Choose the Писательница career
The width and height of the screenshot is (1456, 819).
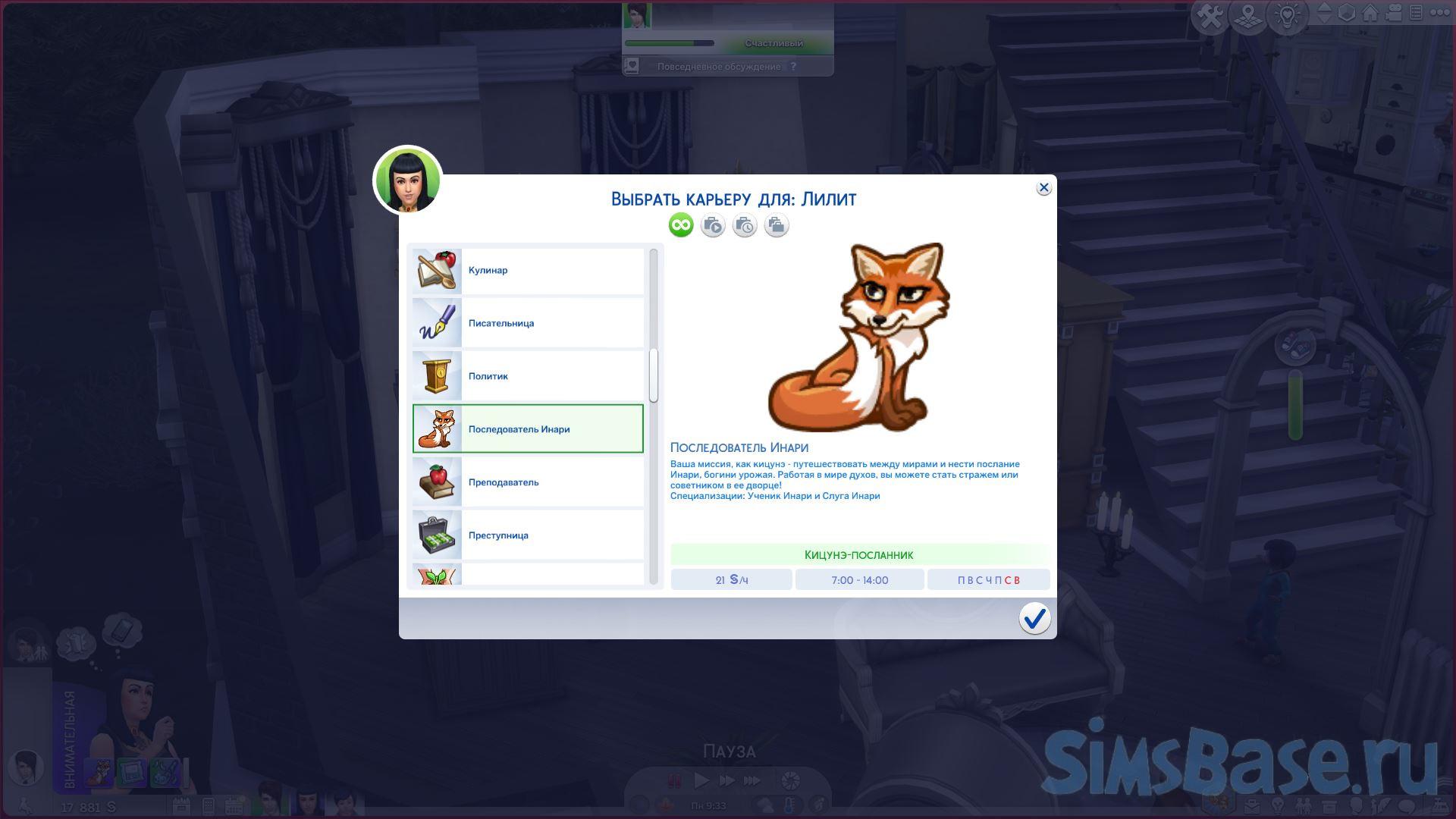coord(528,324)
